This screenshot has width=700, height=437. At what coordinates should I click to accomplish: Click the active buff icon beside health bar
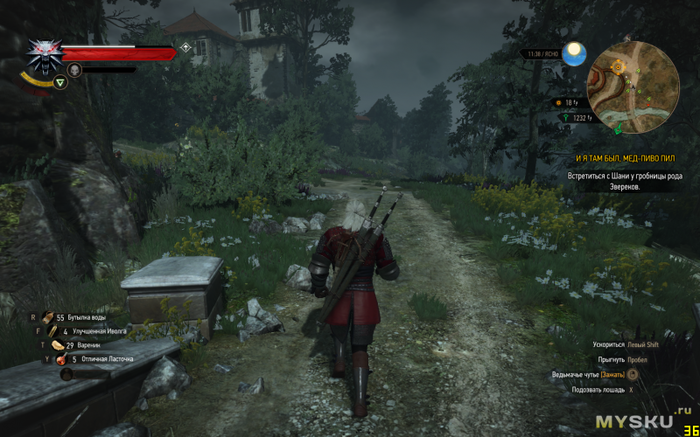[x=185, y=48]
